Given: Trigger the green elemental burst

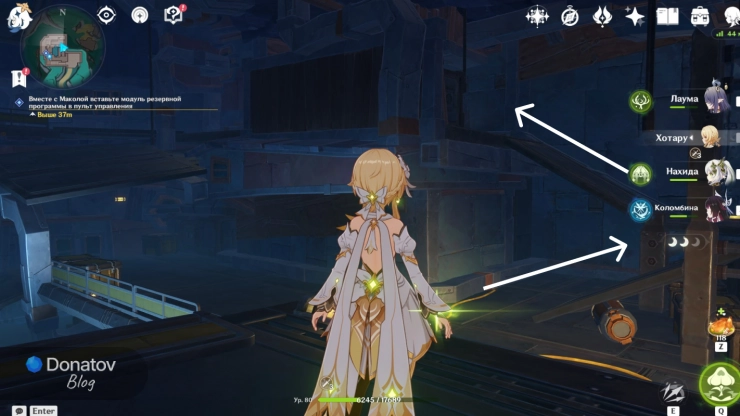Looking at the screenshot, I should coord(719,385).
